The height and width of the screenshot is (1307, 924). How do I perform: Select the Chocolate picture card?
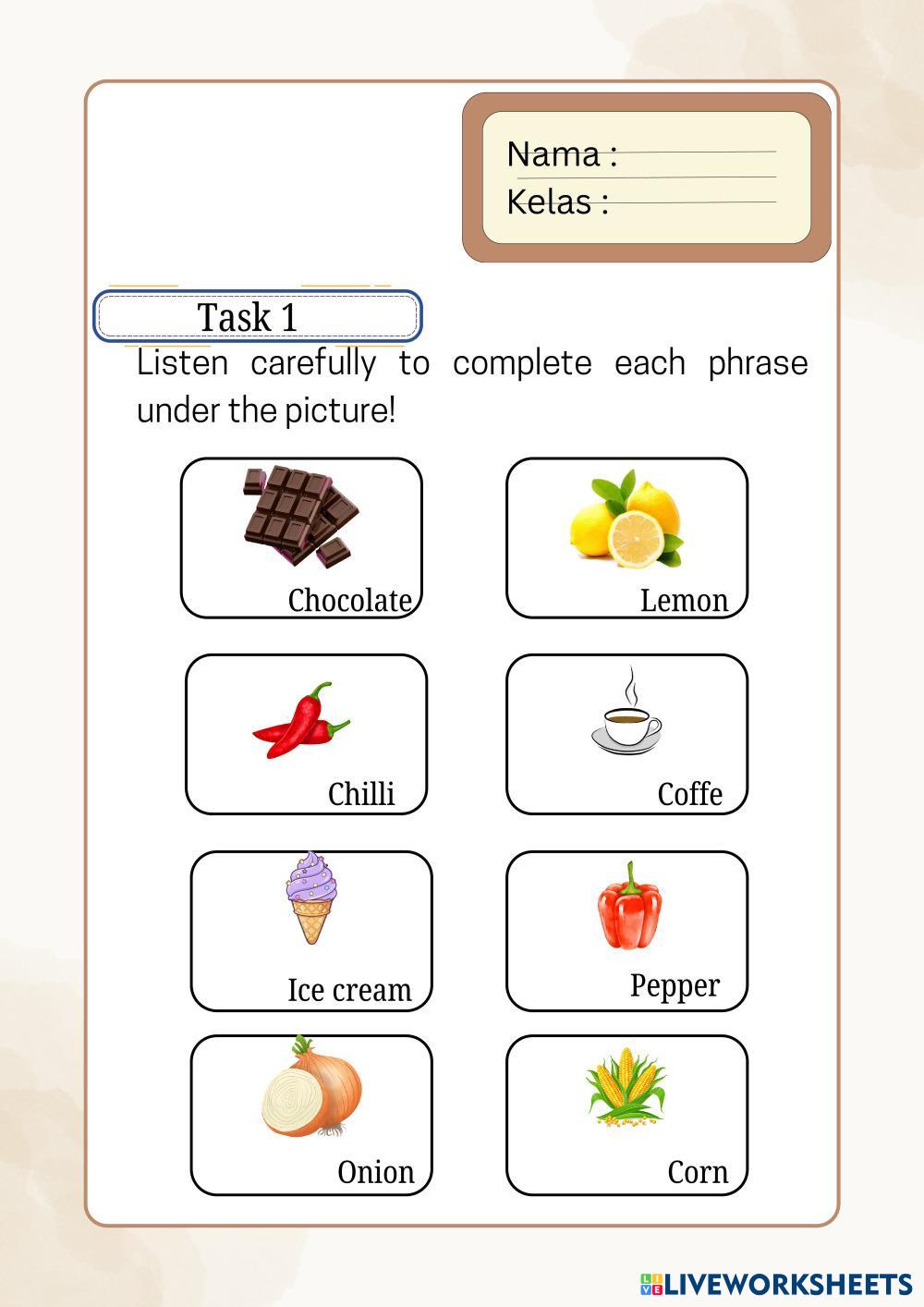[301, 537]
